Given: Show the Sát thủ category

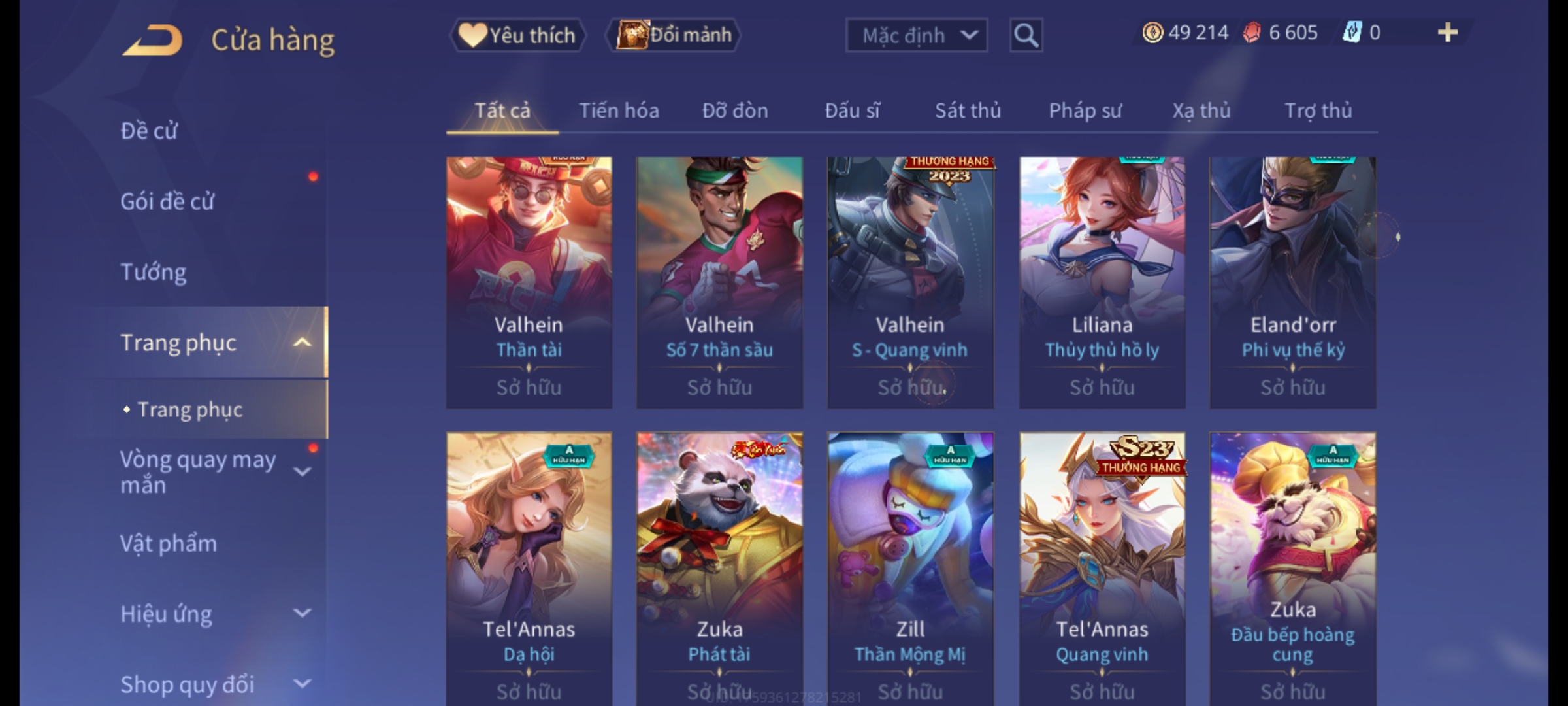Looking at the screenshot, I should pyautogui.click(x=968, y=110).
